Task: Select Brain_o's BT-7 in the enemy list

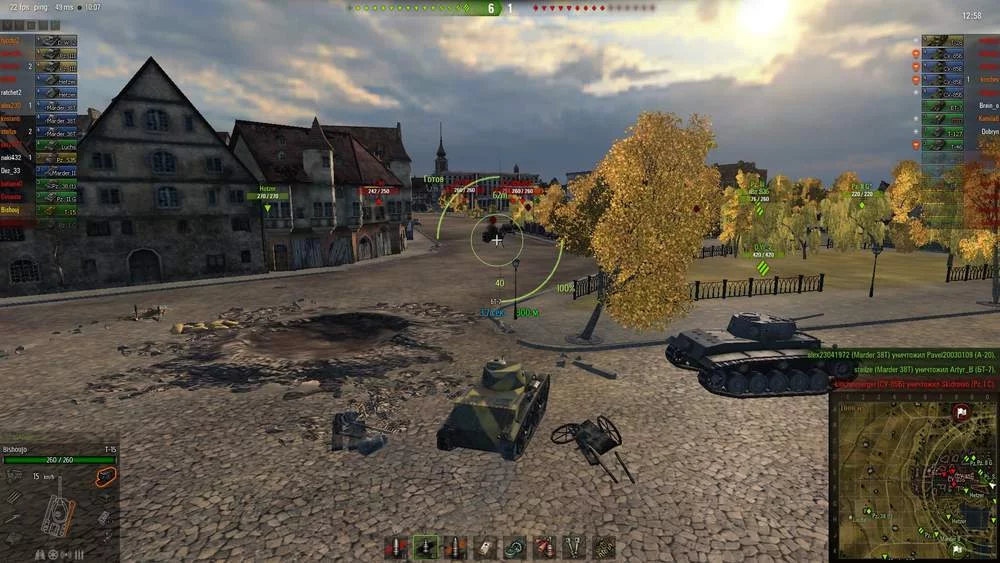Action: pos(957,106)
